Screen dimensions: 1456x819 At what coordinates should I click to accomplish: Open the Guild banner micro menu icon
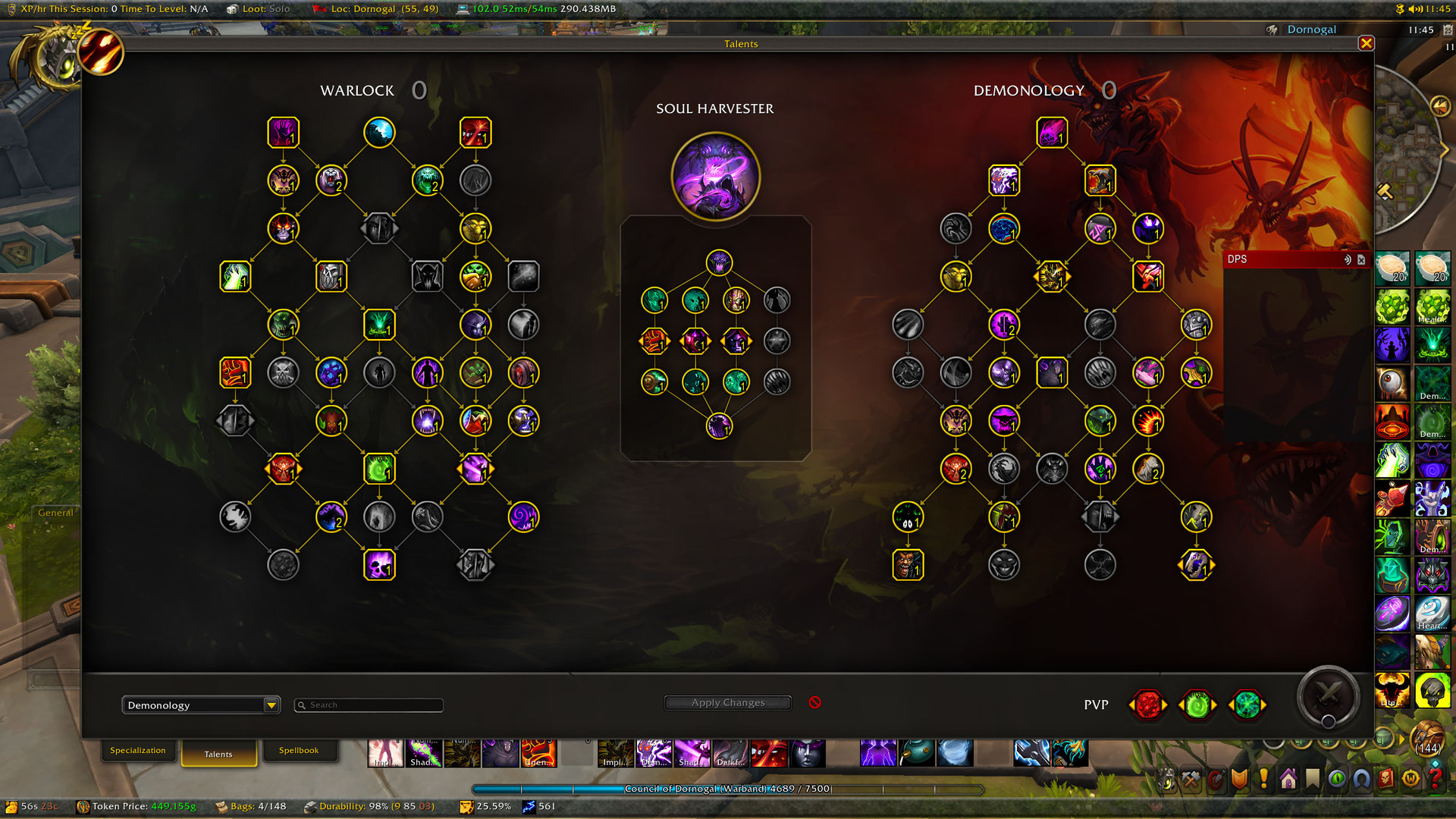coord(1239,778)
